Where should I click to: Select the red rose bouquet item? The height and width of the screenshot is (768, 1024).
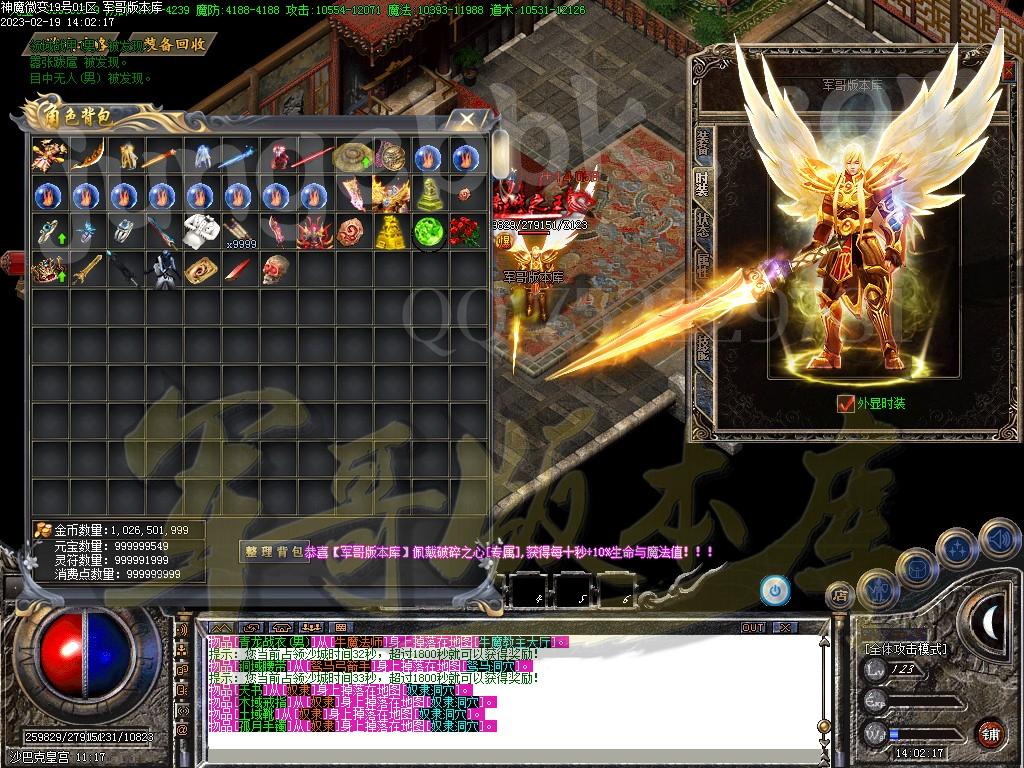click(x=465, y=232)
